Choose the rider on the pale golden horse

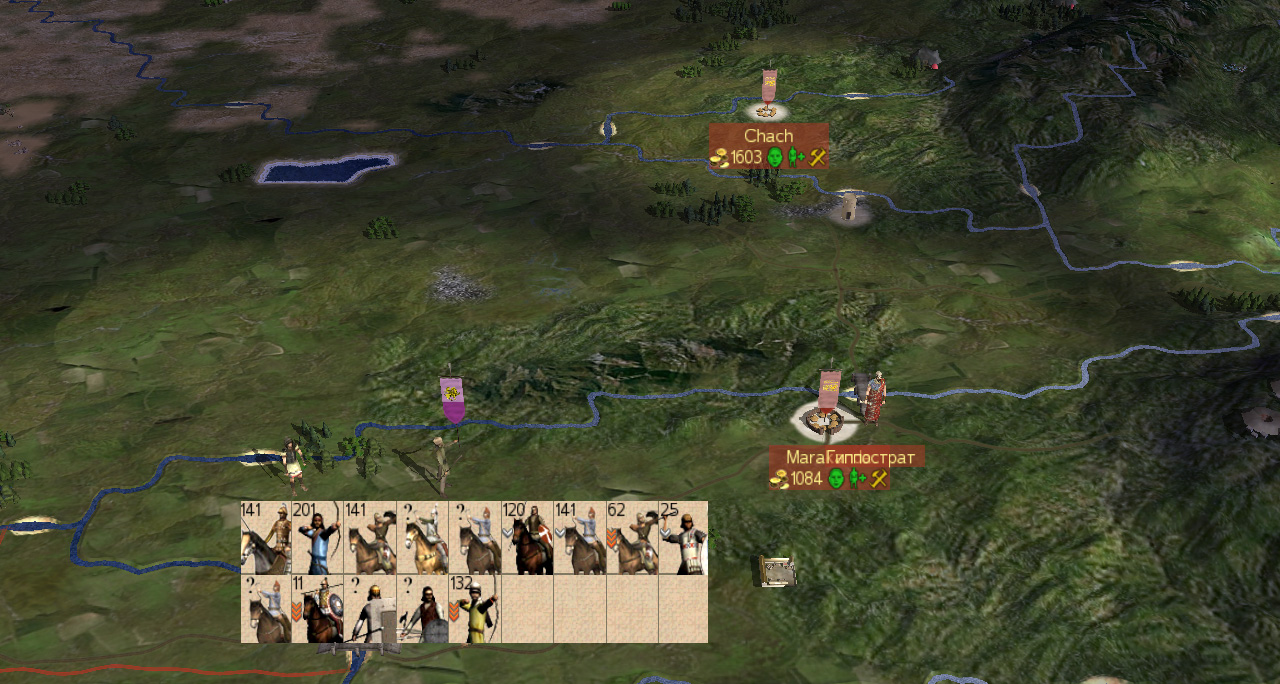(423, 538)
